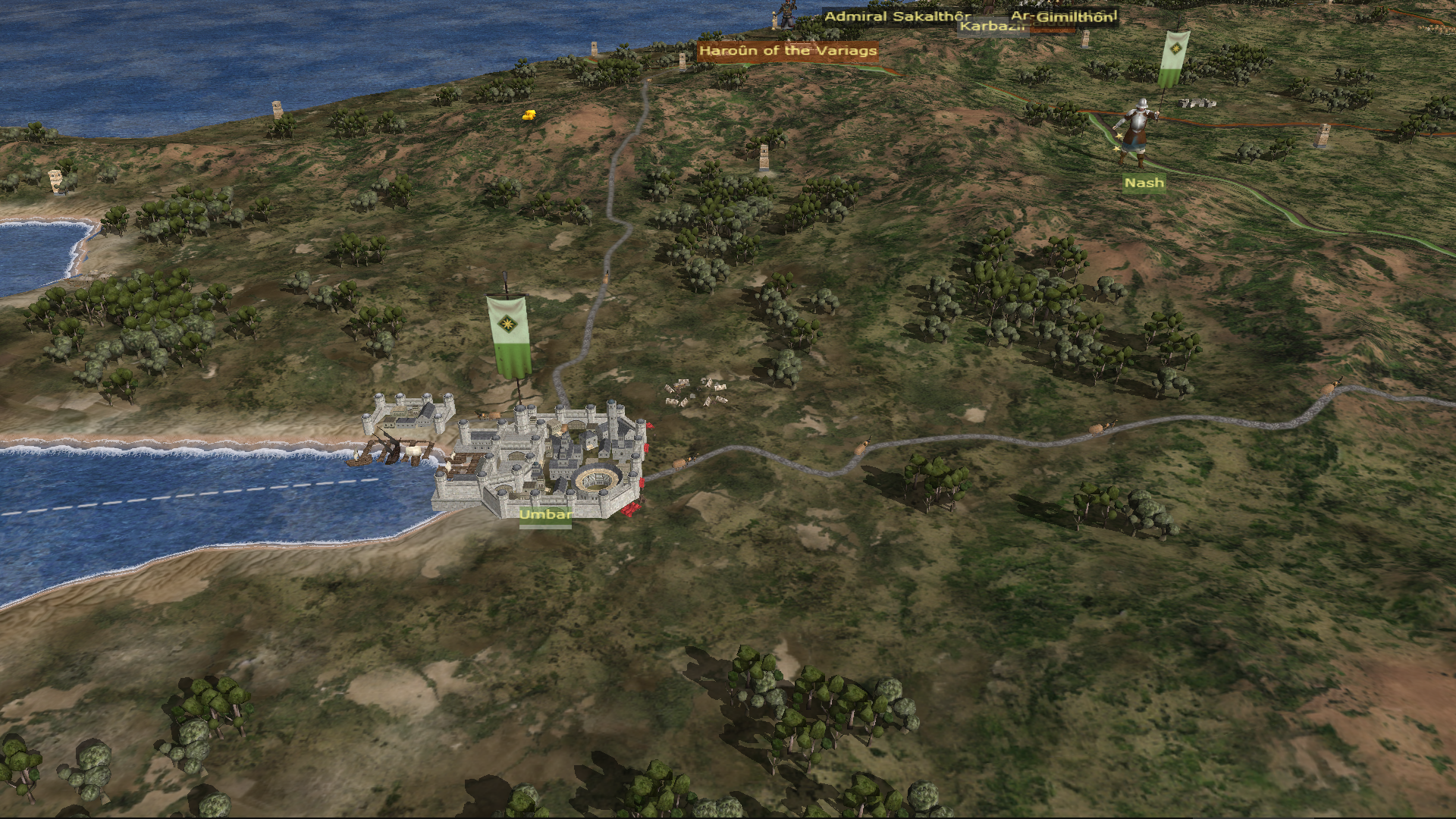Choose the Admiral Sakalthôr name label
Screen dimensions: 1456x819
pos(897,16)
